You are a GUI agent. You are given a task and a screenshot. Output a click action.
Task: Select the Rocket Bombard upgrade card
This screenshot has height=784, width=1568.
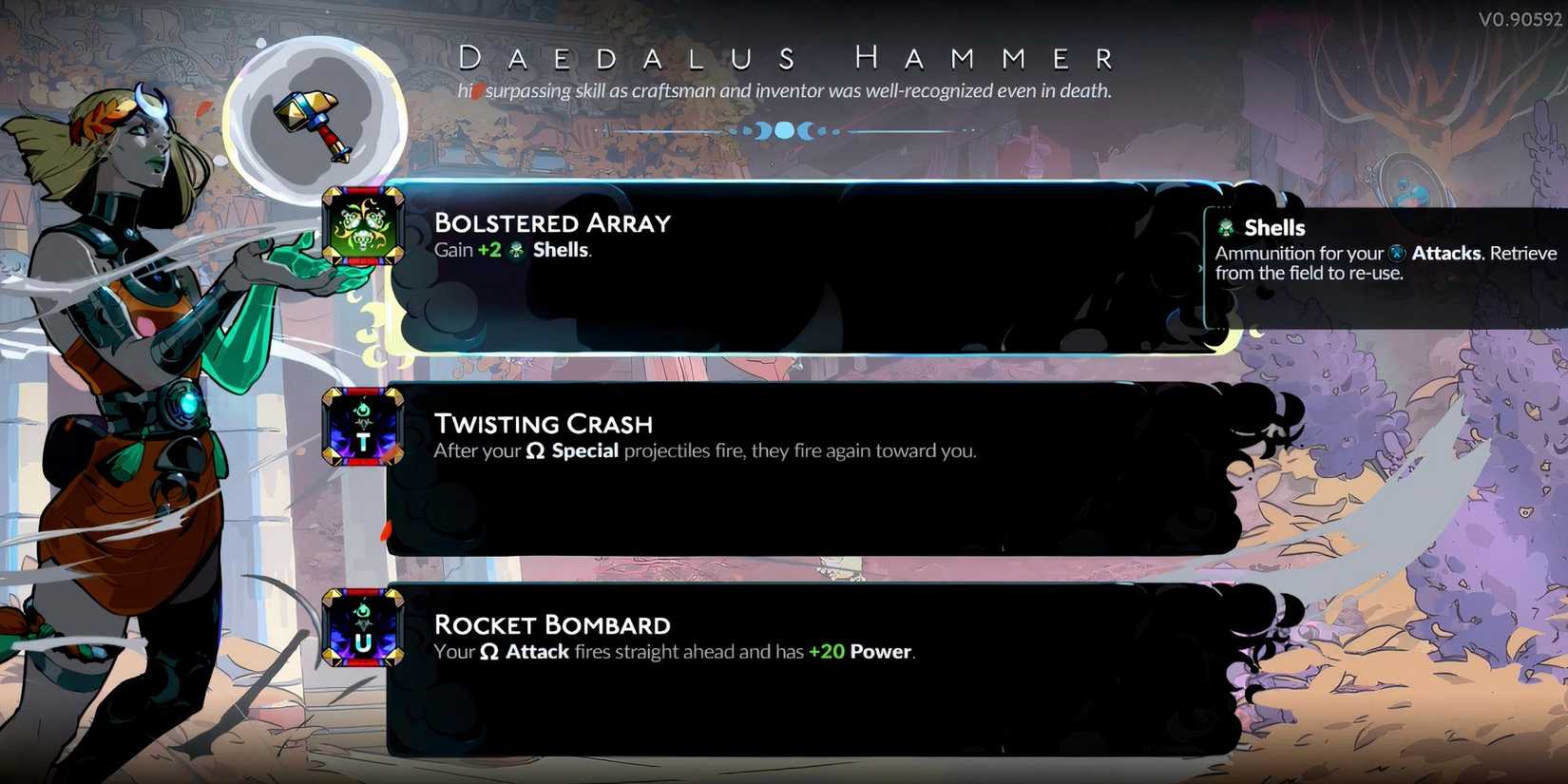(x=808, y=665)
